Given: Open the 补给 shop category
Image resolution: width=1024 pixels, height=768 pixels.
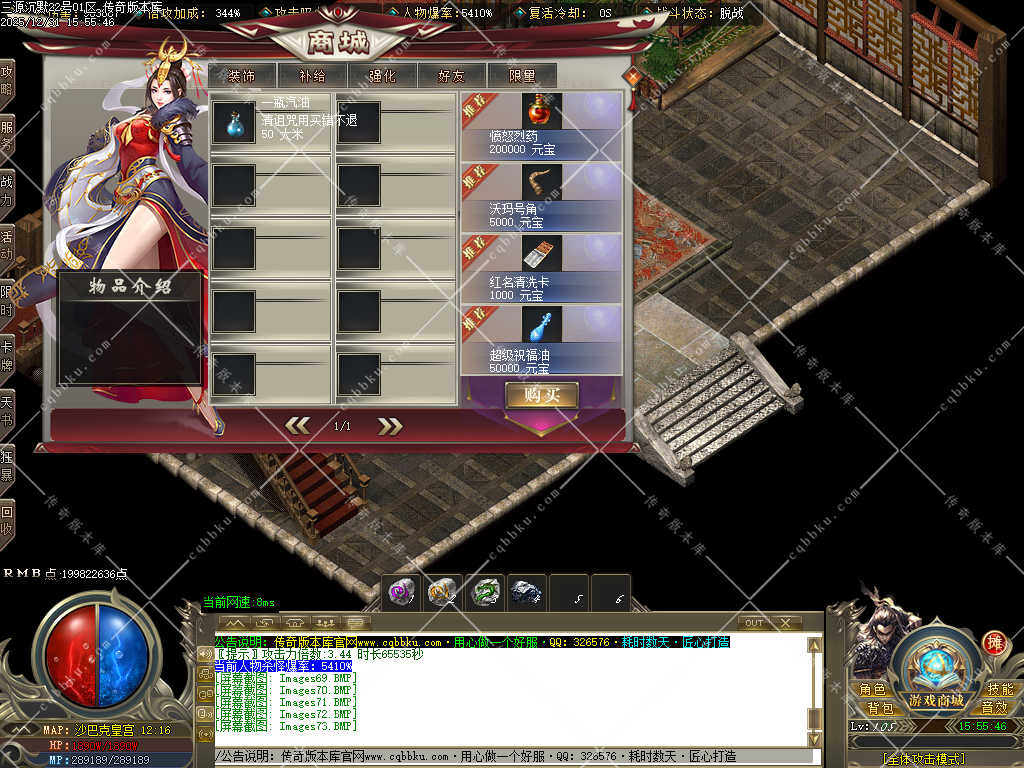Looking at the screenshot, I should pos(312,76).
